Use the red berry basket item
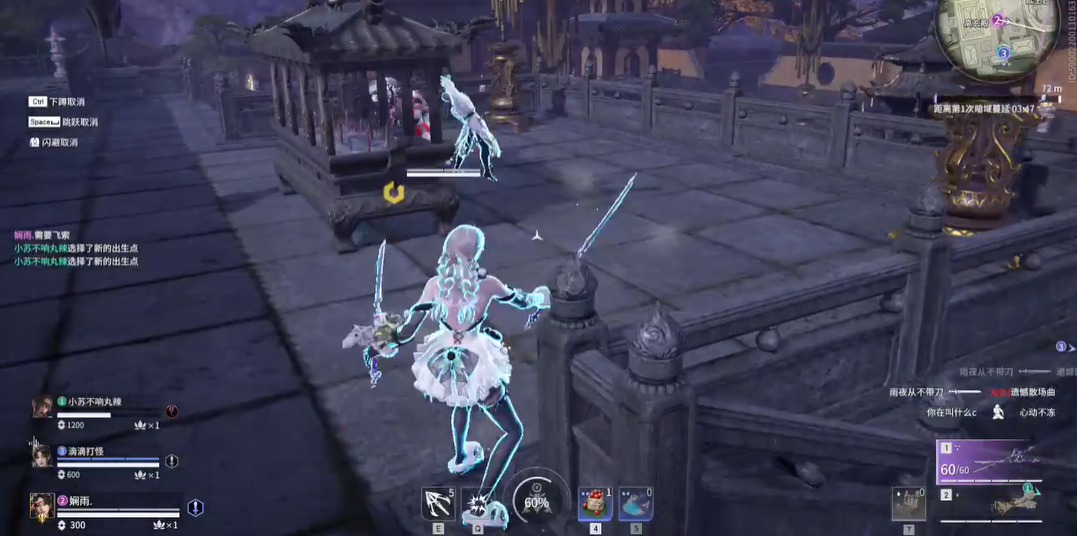Screen dimensions: 1077x536 595,503
